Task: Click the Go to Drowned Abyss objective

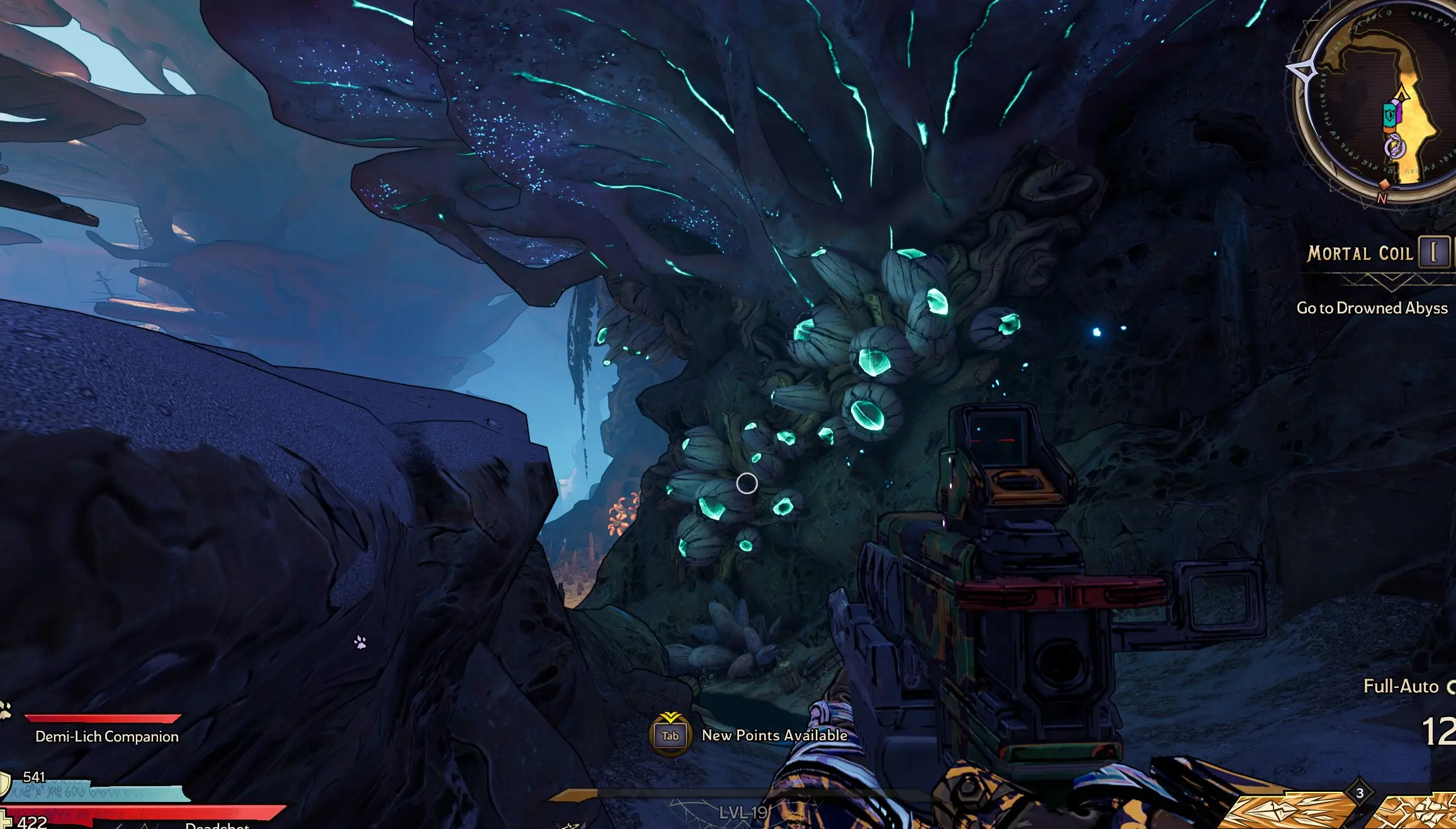Action: click(x=1372, y=308)
